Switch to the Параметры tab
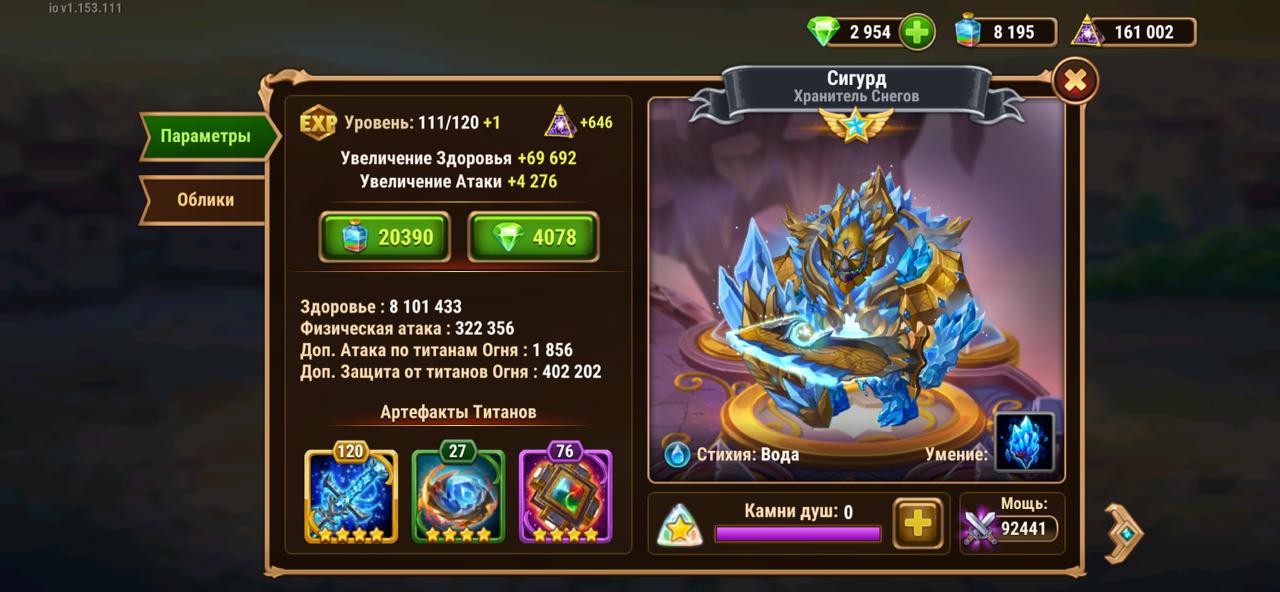1280x592 pixels. [x=205, y=137]
